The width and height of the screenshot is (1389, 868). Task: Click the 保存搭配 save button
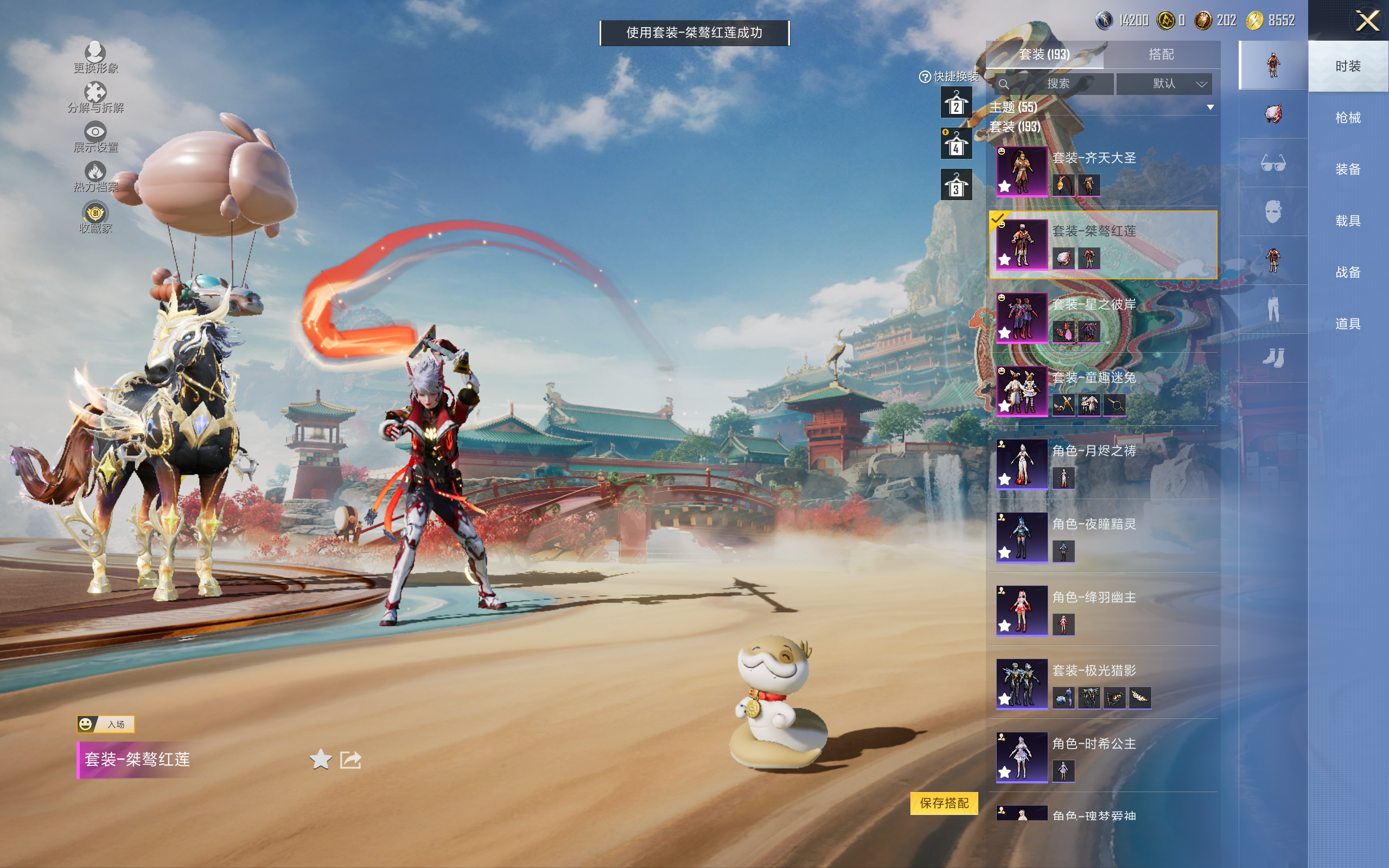tap(944, 802)
